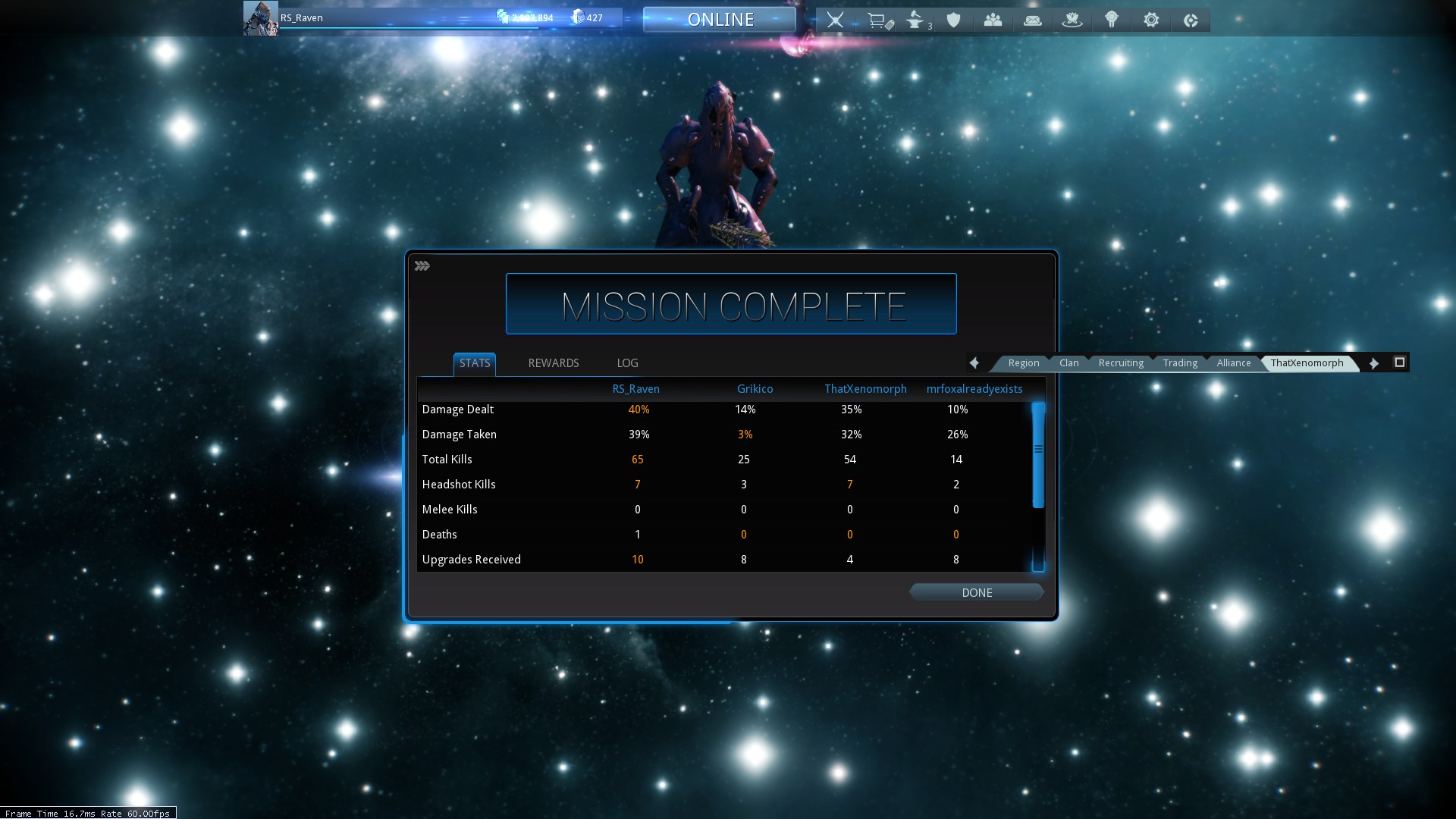Open the settings gear icon
Screen dimensions: 1456x819
click(x=1151, y=20)
